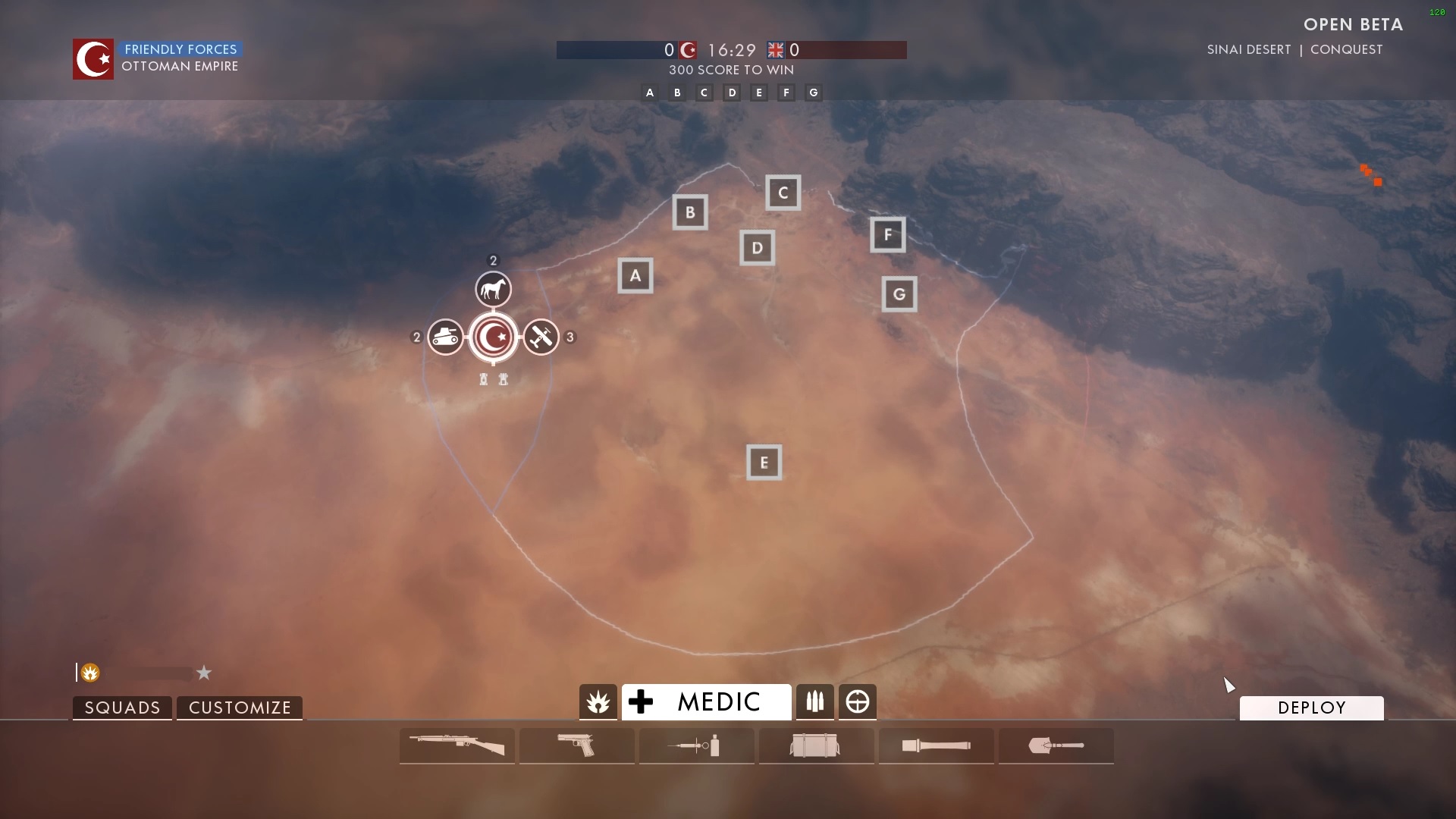Screen dimensions: 1456x819
Task: Select the grenade loadout slot
Action: (937, 745)
